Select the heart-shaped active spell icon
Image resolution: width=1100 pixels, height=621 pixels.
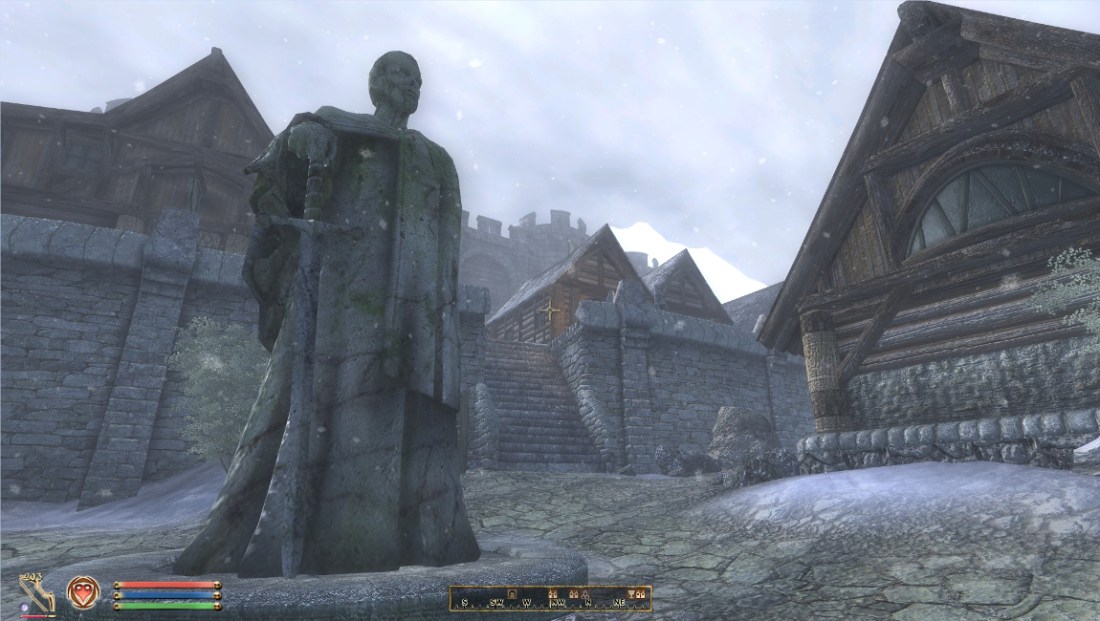click(x=83, y=593)
